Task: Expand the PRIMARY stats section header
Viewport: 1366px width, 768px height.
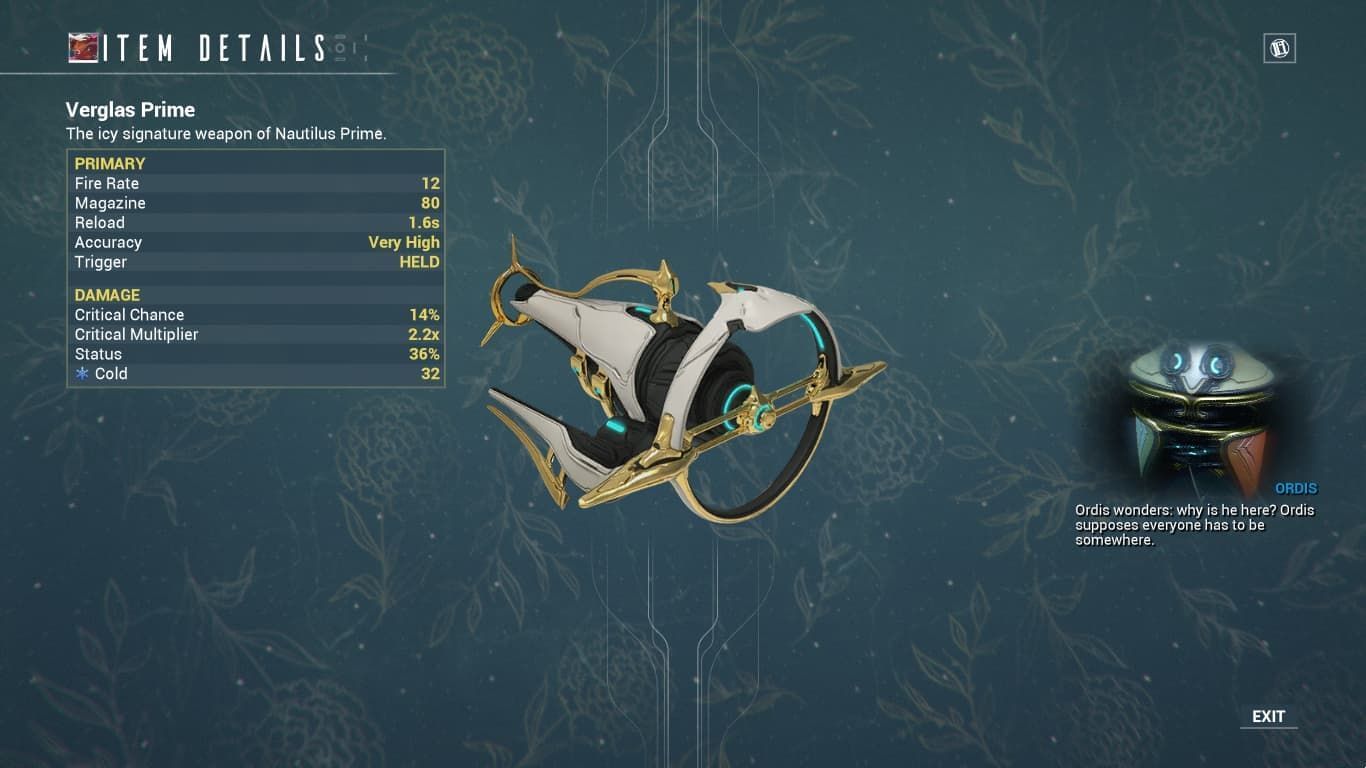Action: click(x=110, y=163)
